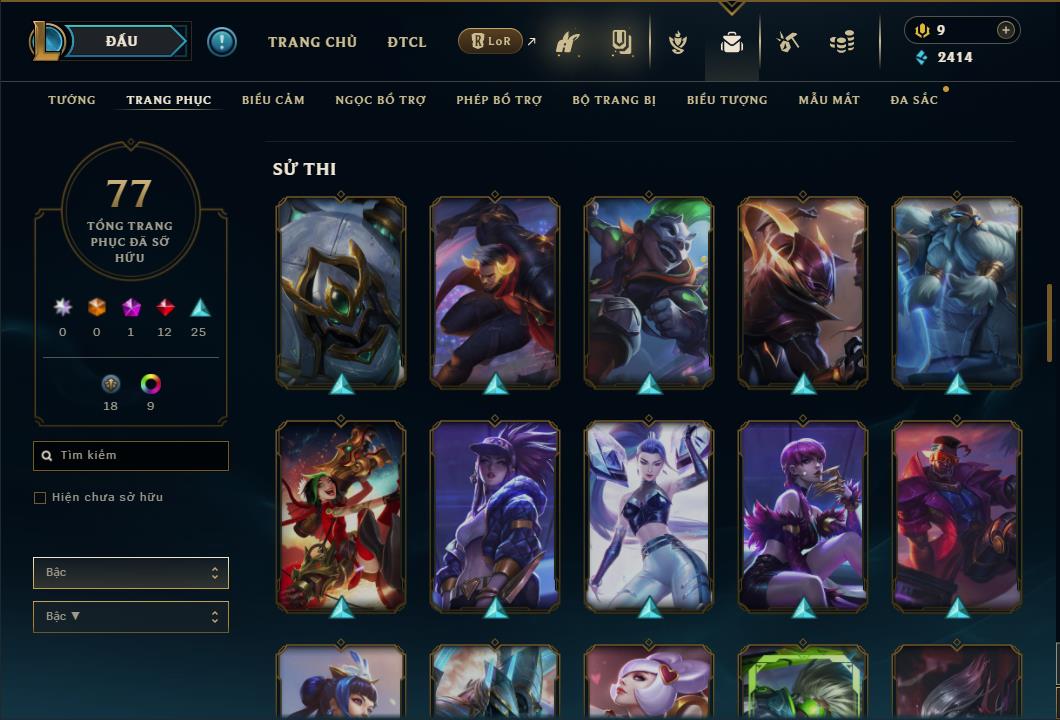
Task: Switch to the TƯỚNG tab
Action: [72, 100]
